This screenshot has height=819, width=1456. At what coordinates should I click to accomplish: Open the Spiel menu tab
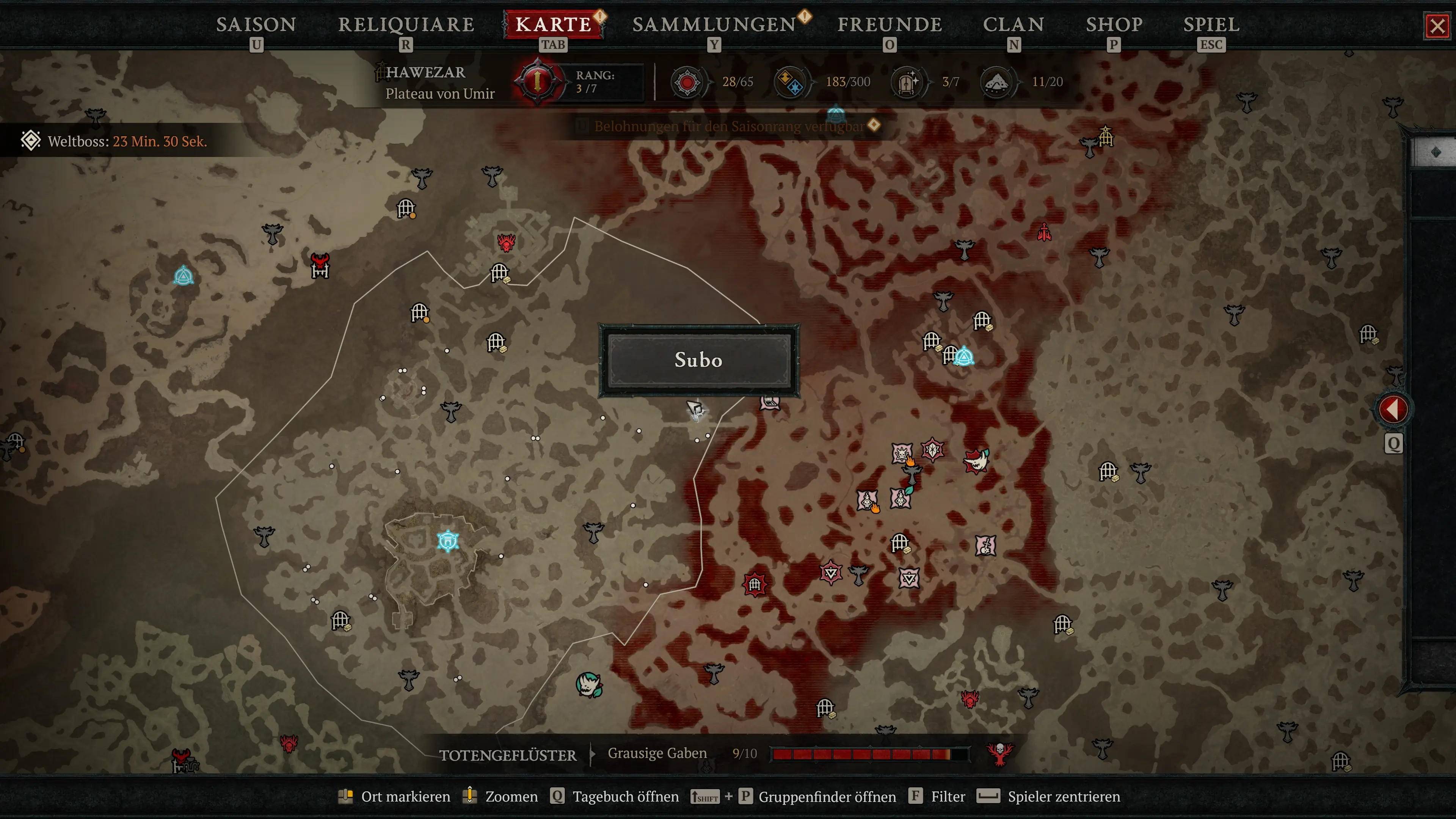pos(1211,25)
